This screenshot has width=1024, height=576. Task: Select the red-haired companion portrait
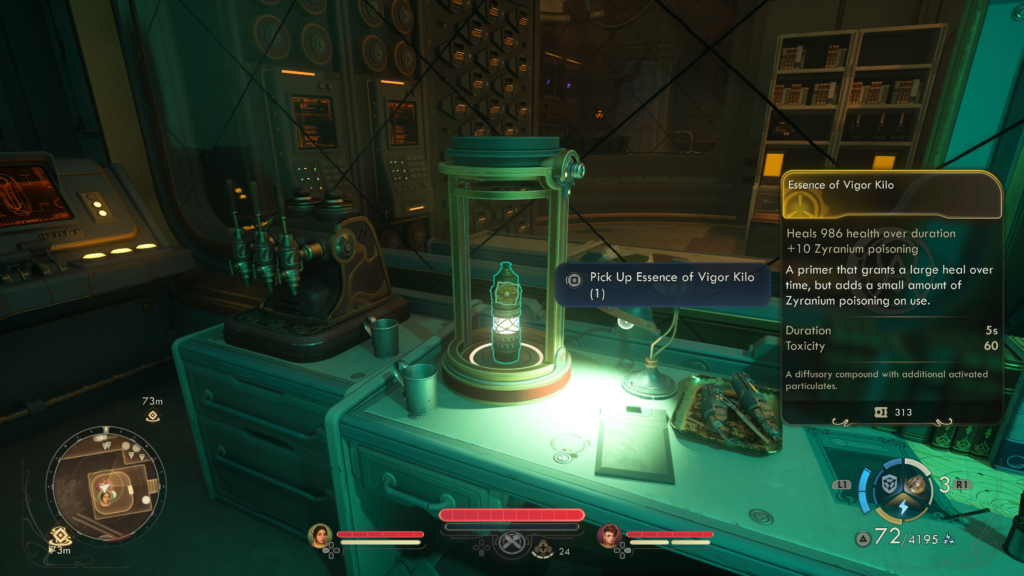click(610, 536)
